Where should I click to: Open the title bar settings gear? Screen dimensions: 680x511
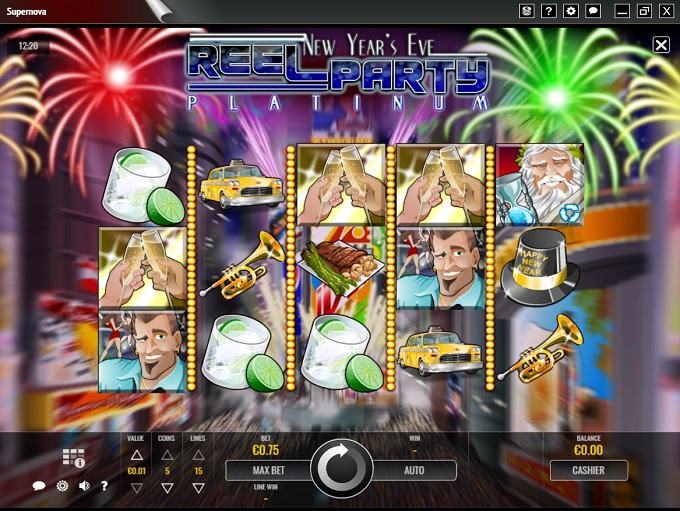pyautogui.click(x=571, y=11)
